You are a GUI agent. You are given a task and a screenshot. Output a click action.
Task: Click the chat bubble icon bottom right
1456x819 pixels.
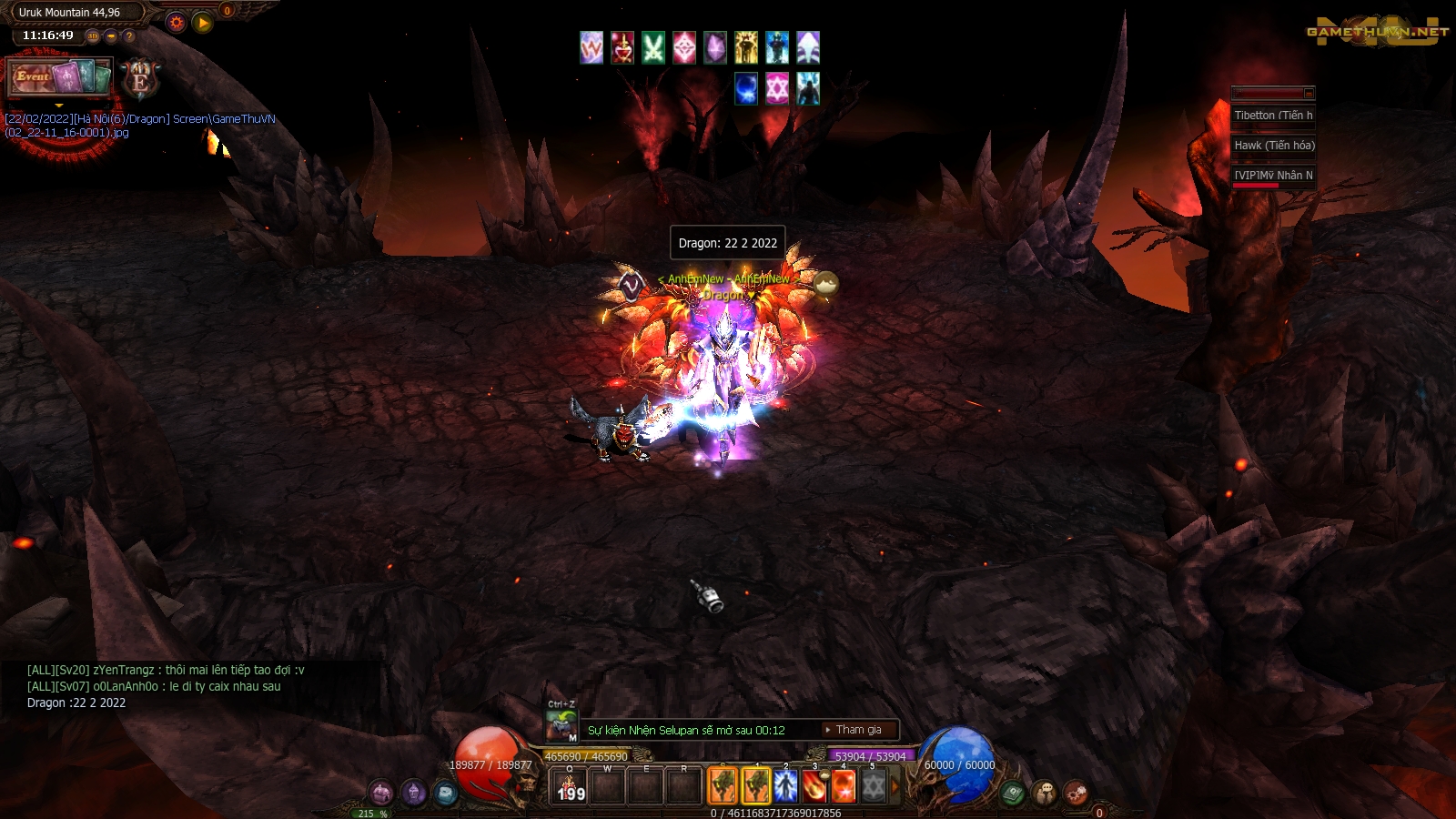[1044, 791]
